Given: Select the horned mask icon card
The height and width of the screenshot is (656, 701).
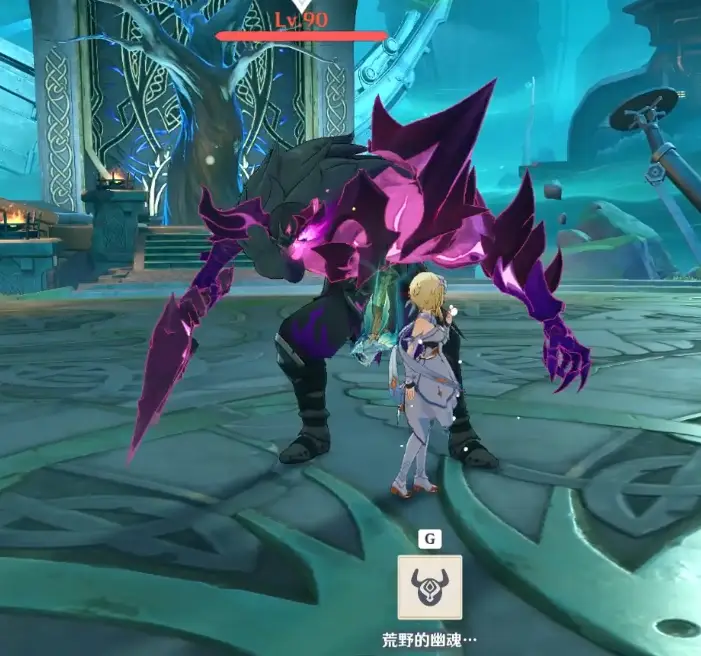Looking at the screenshot, I should pyautogui.click(x=430, y=587).
